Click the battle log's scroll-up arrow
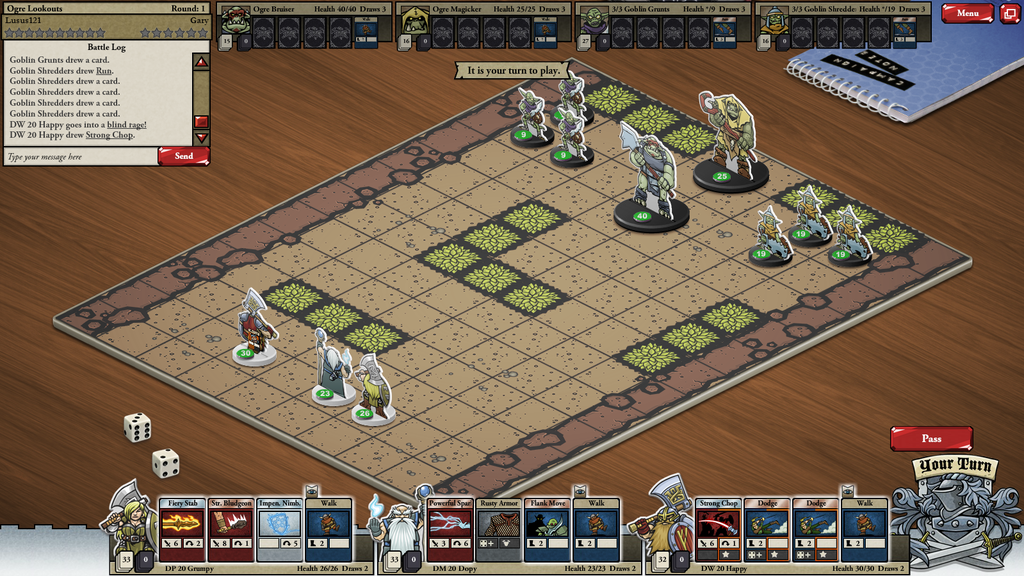This screenshot has width=1024, height=576. click(201, 62)
